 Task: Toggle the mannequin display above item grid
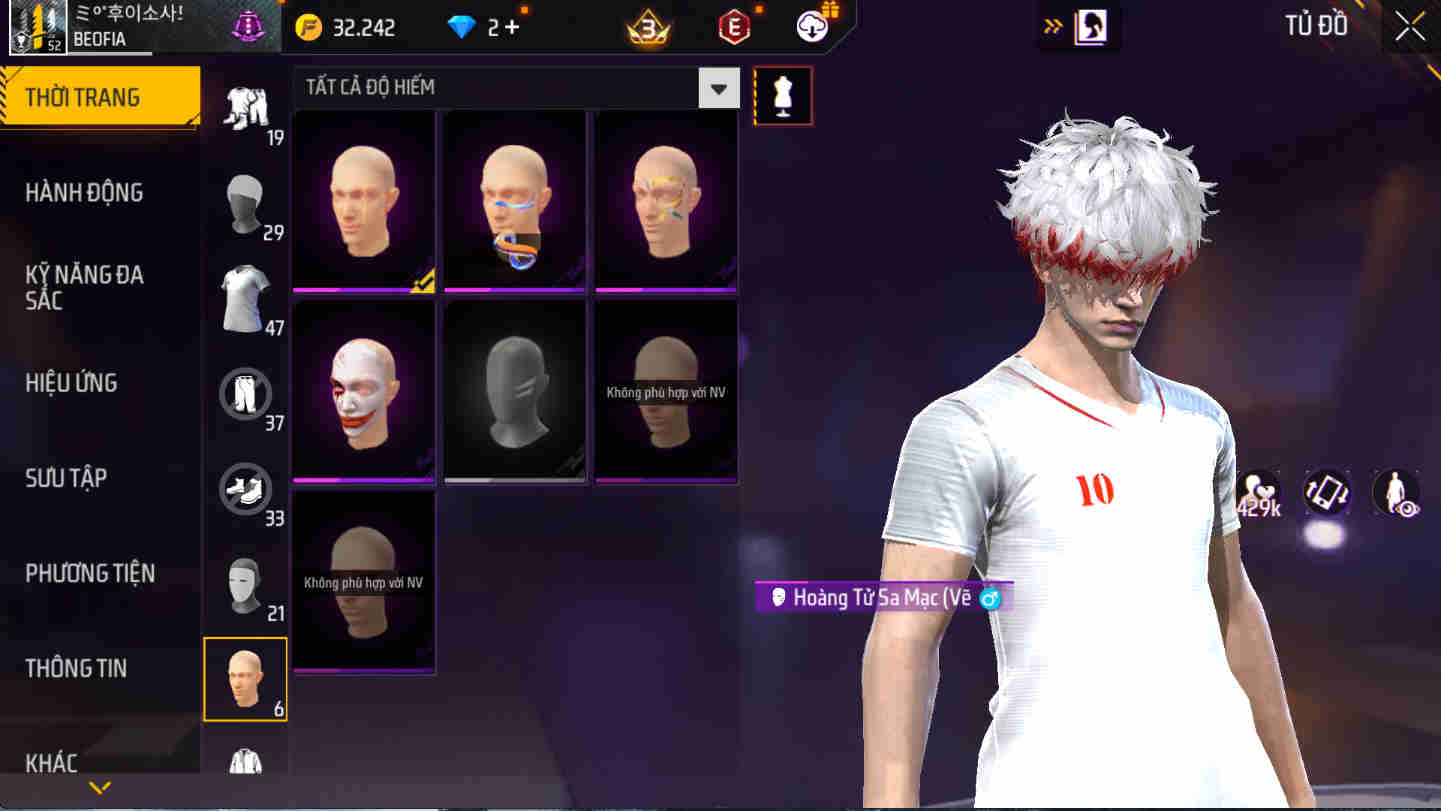[x=783, y=95]
